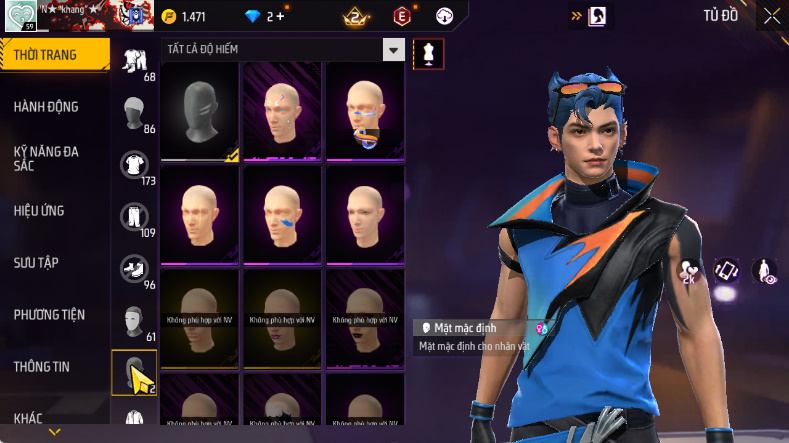The height and width of the screenshot is (443, 789).
Task: Open the Phương Tiện vehicles tab
Action: [49, 314]
